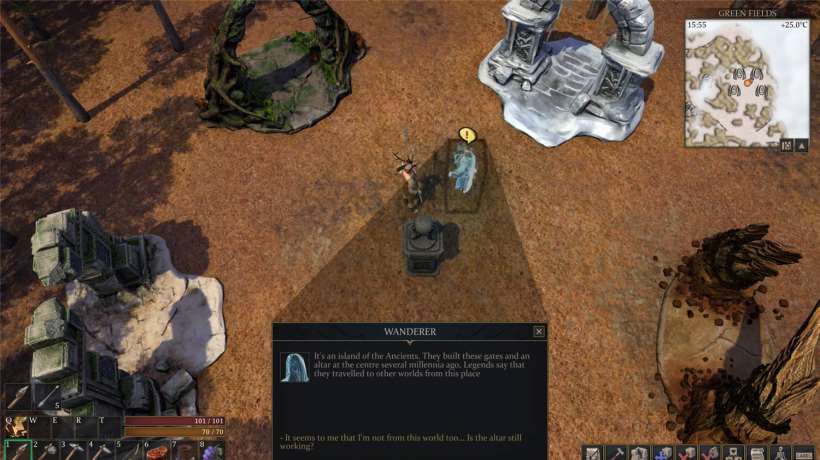Close the Wanderer dialogue window
This screenshot has width=820, height=460.
(x=539, y=331)
